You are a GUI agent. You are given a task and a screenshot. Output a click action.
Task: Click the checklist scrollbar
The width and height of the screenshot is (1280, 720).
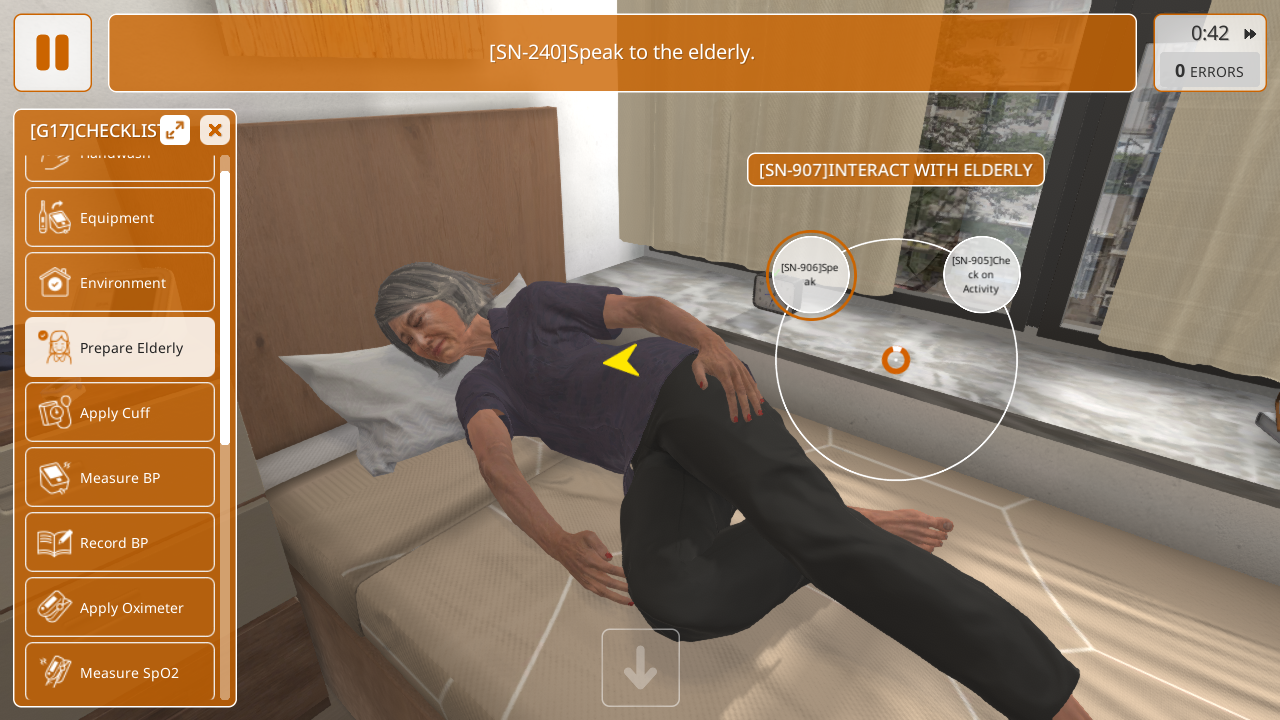click(x=225, y=308)
